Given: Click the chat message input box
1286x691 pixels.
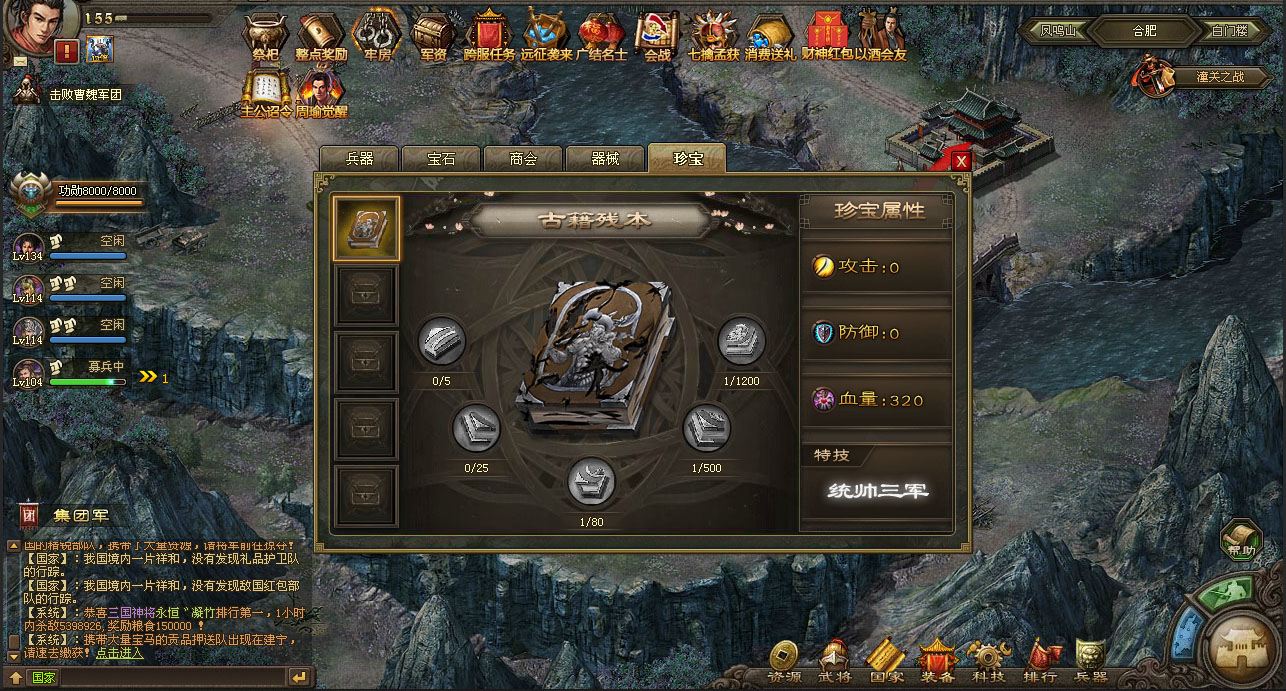Looking at the screenshot, I should [170, 677].
